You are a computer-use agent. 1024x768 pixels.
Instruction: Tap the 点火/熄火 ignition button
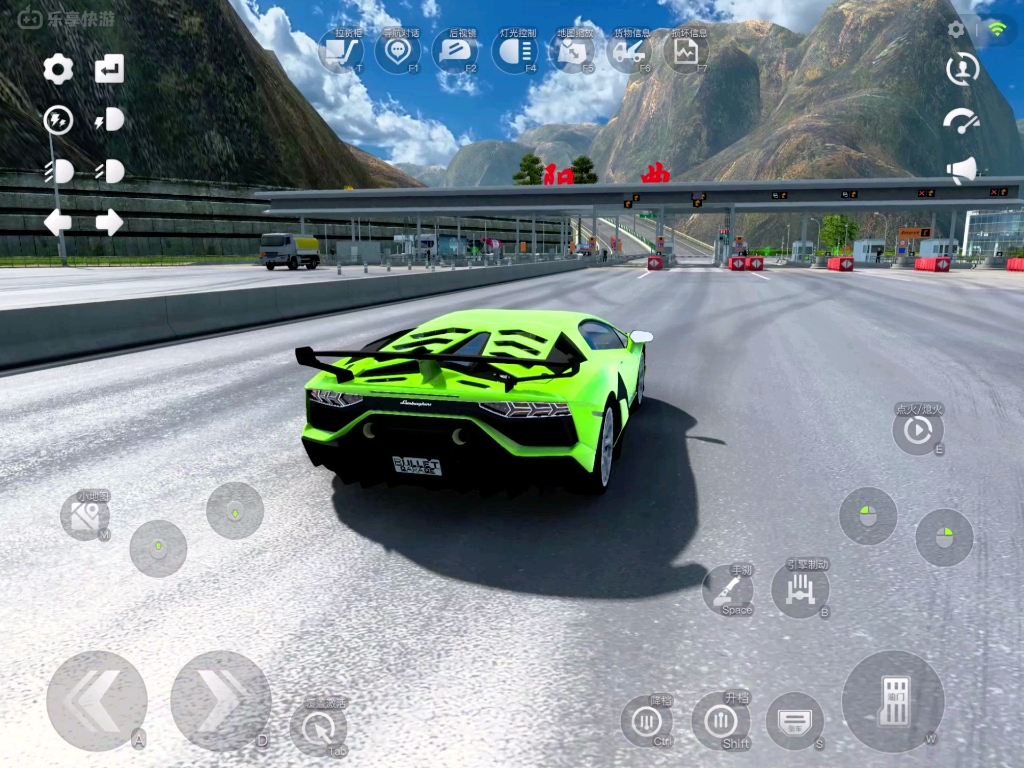(x=917, y=430)
